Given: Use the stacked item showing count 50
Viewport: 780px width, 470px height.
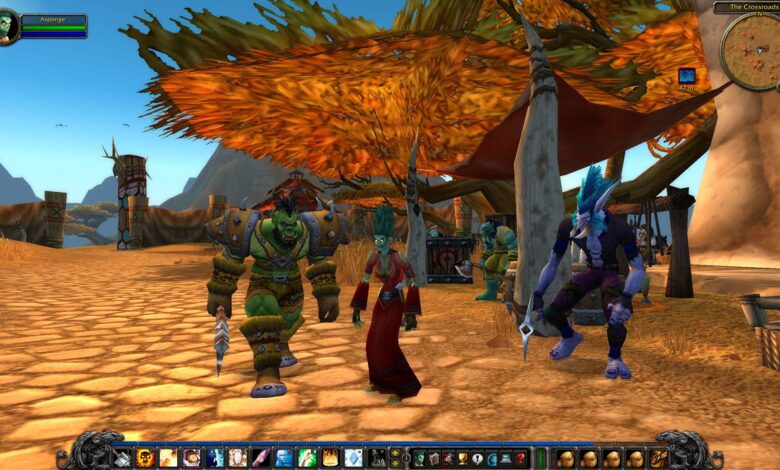Looking at the screenshot, I should [380, 458].
